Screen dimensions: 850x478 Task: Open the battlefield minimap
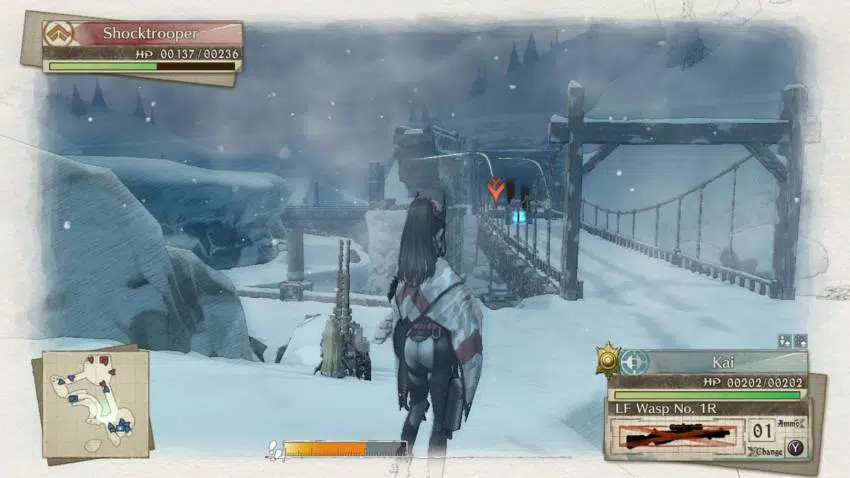point(95,398)
